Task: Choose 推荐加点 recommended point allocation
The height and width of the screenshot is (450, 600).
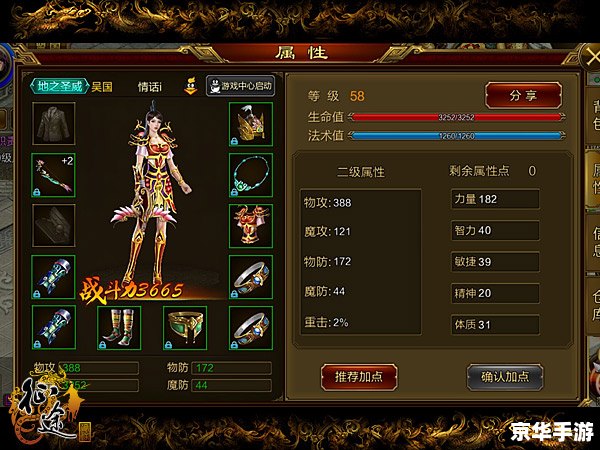Action: (x=359, y=376)
